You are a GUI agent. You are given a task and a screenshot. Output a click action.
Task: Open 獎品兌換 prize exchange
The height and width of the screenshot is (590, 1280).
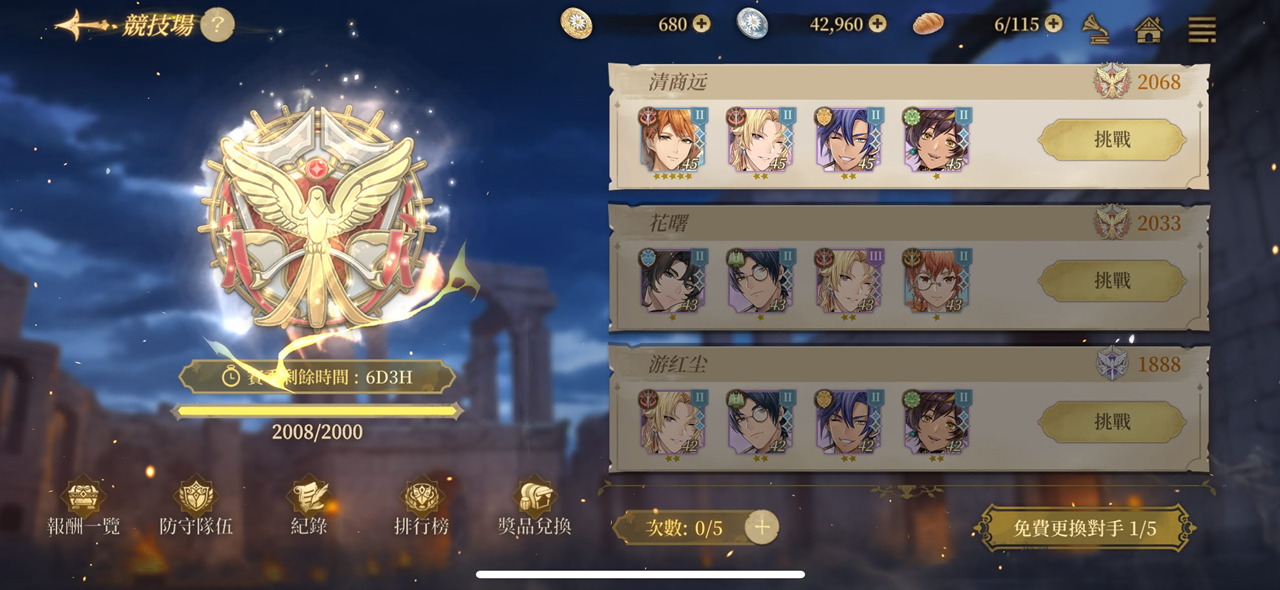tap(534, 508)
